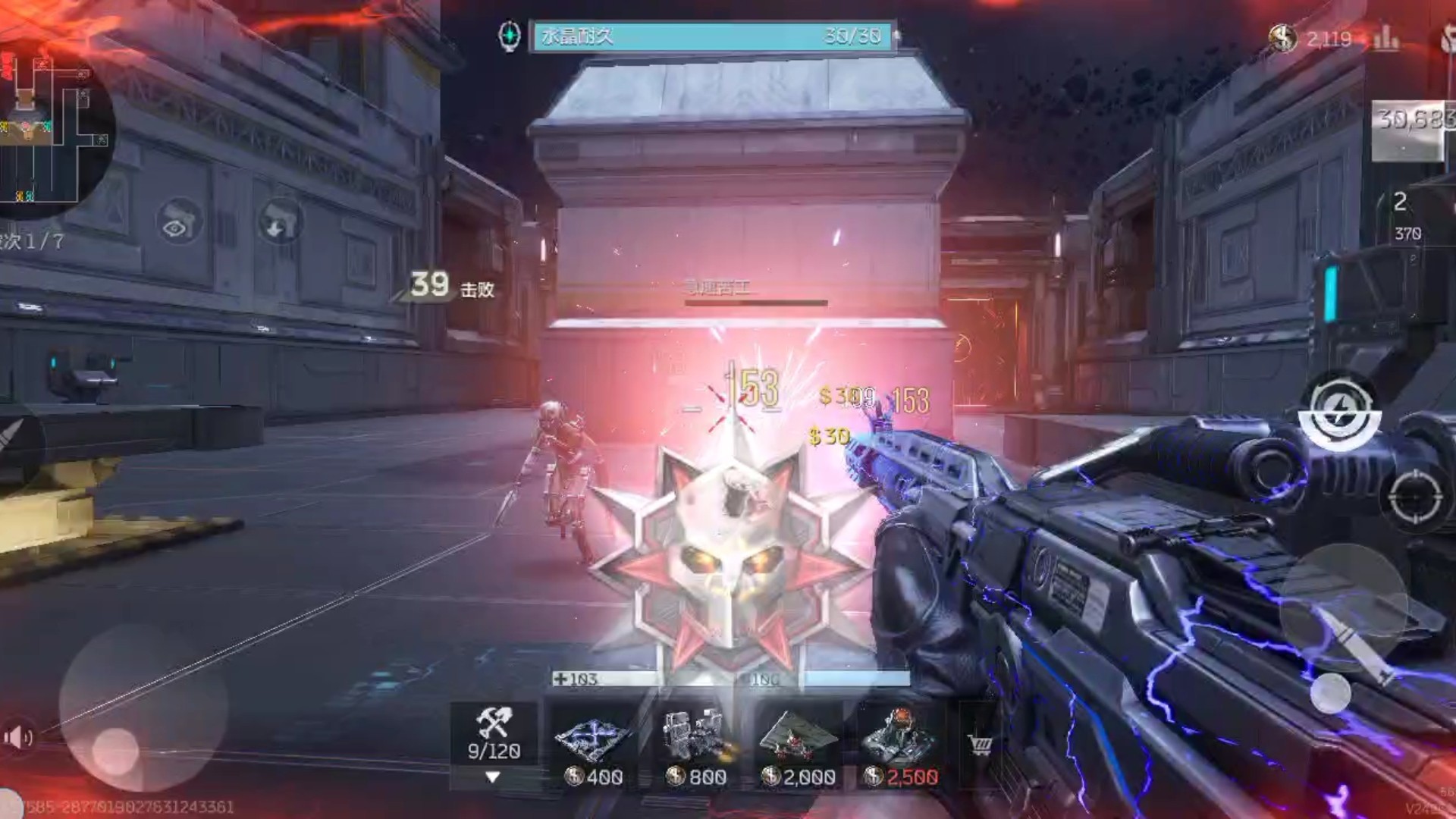Buy the 800-coin turret trap

[x=695, y=747]
